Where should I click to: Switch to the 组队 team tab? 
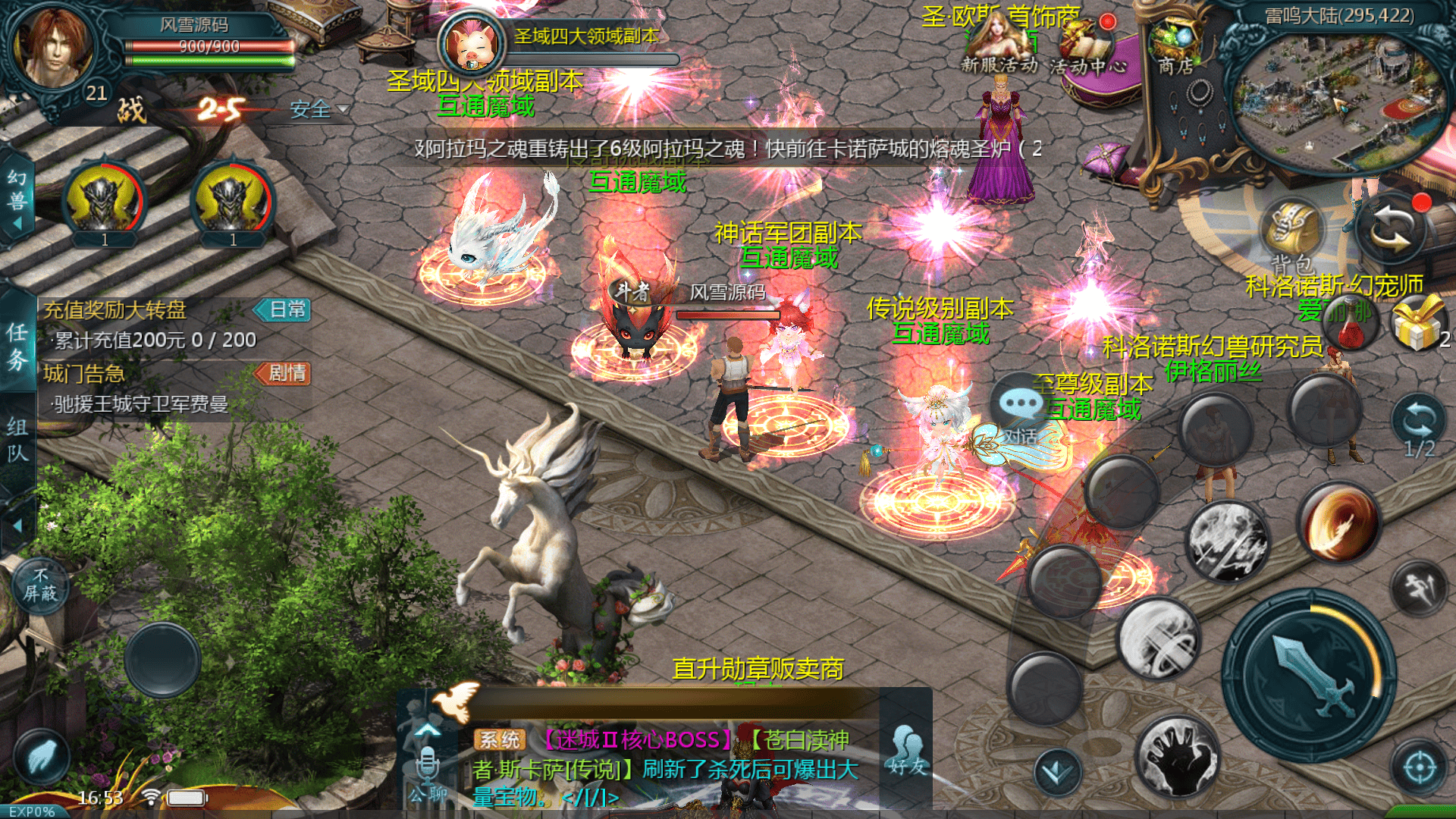[x=17, y=440]
